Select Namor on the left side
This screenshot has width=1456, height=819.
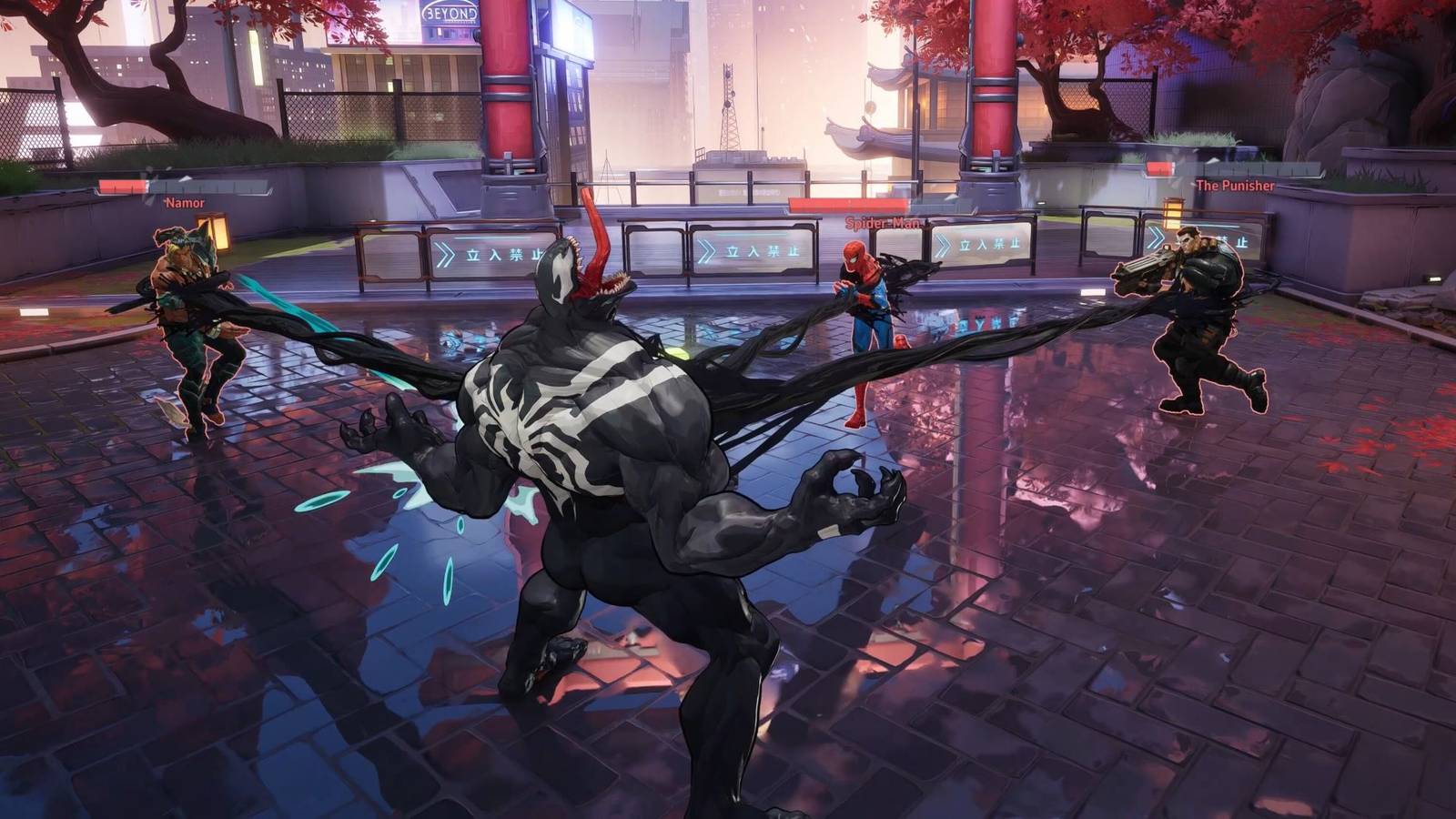[x=191, y=309]
